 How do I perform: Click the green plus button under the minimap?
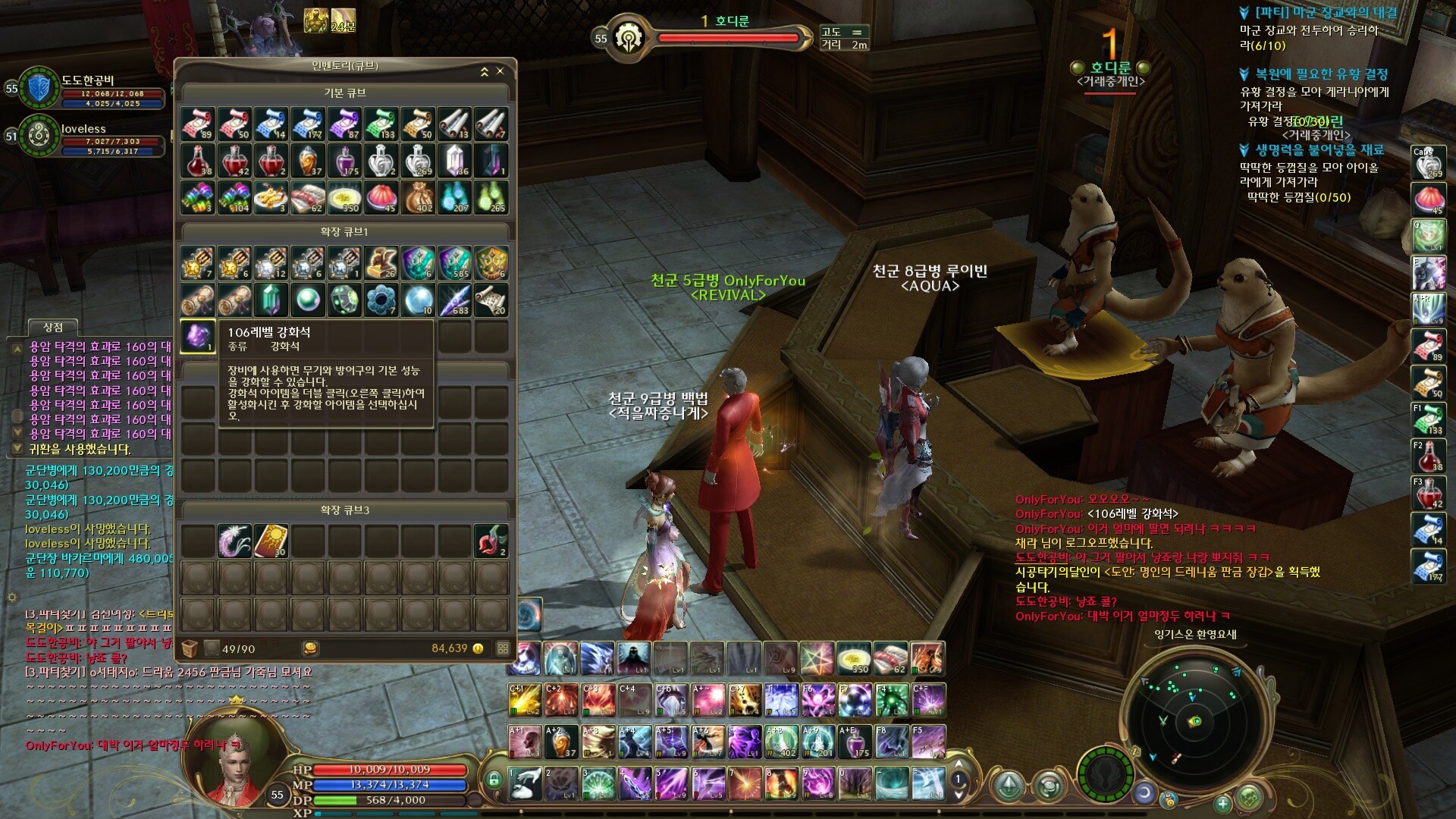coord(1222,803)
